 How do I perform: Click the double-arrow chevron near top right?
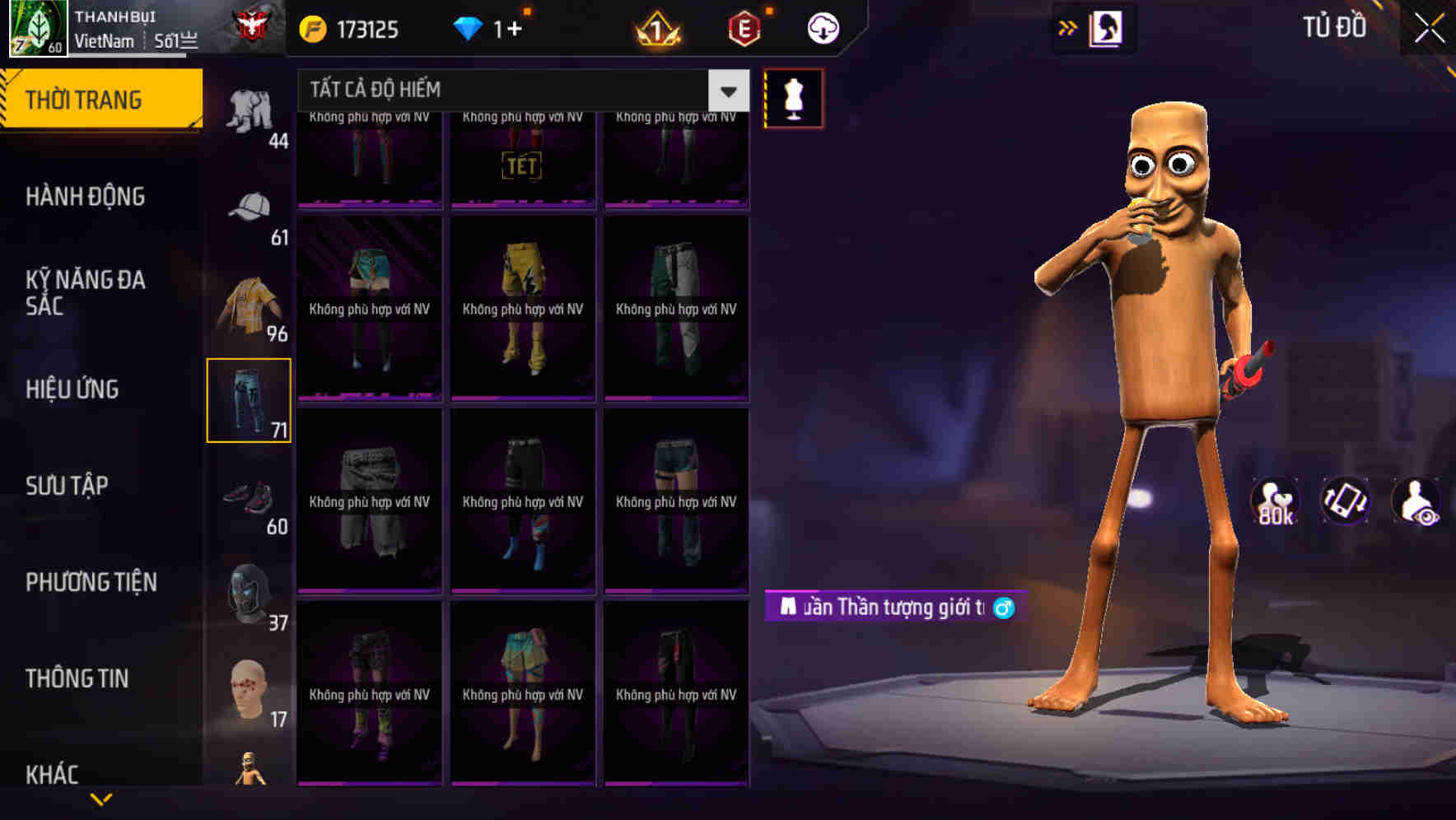pyautogui.click(x=1066, y=26)
